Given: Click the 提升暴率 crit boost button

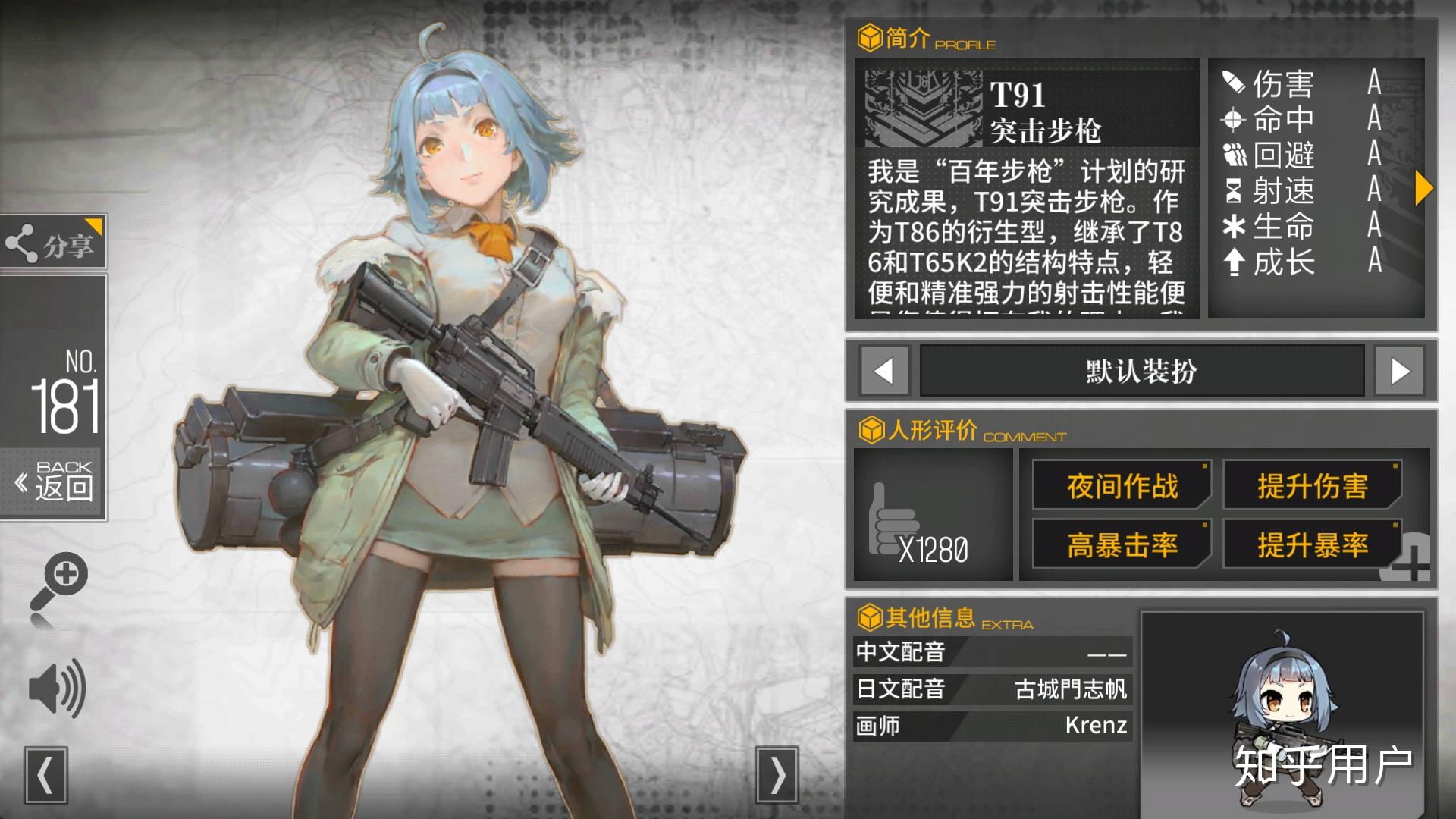Looking at the screenshot, I should click(x=1314, y=544).
